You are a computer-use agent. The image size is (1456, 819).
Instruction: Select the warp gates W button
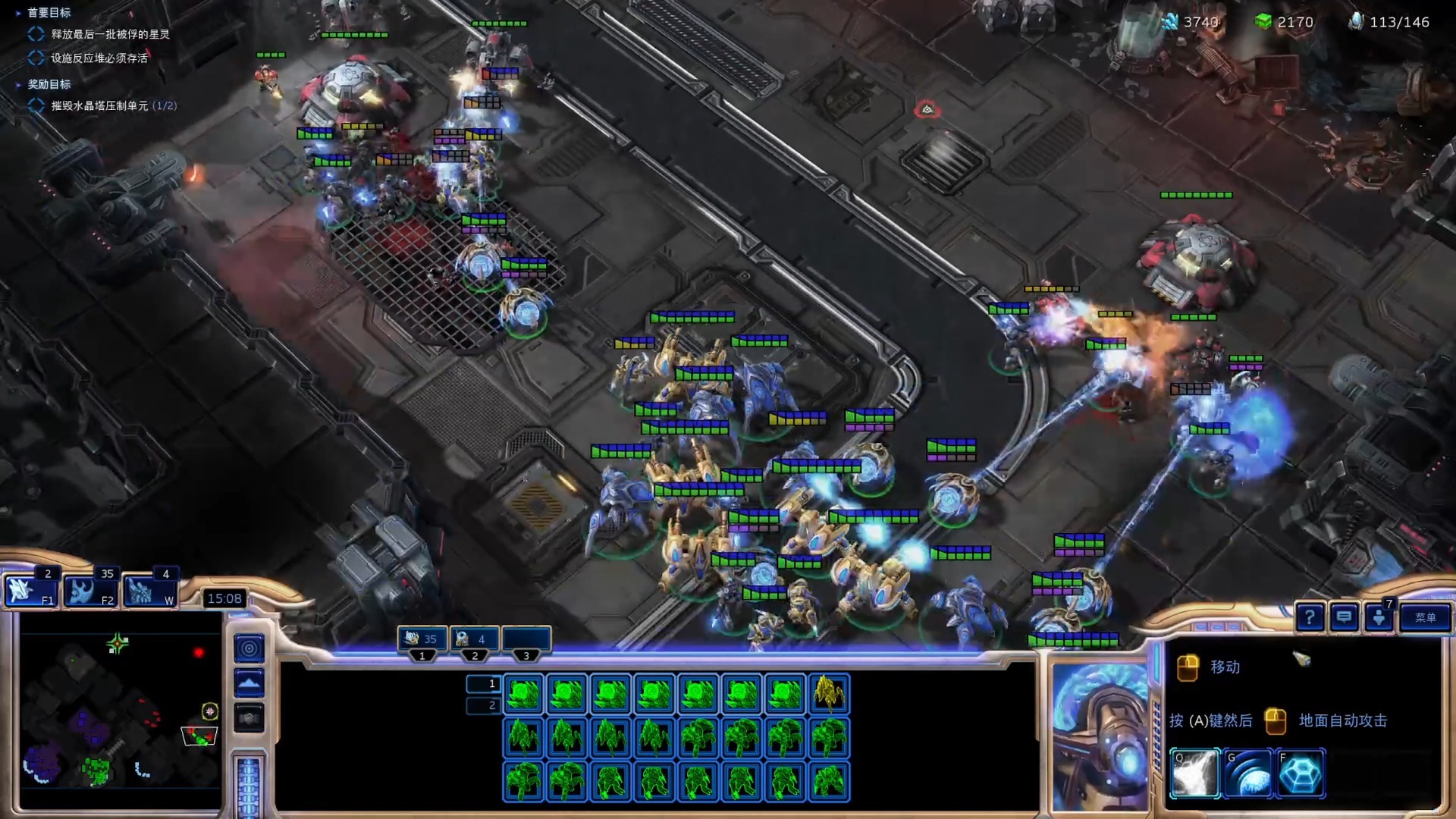coord(149,591)
